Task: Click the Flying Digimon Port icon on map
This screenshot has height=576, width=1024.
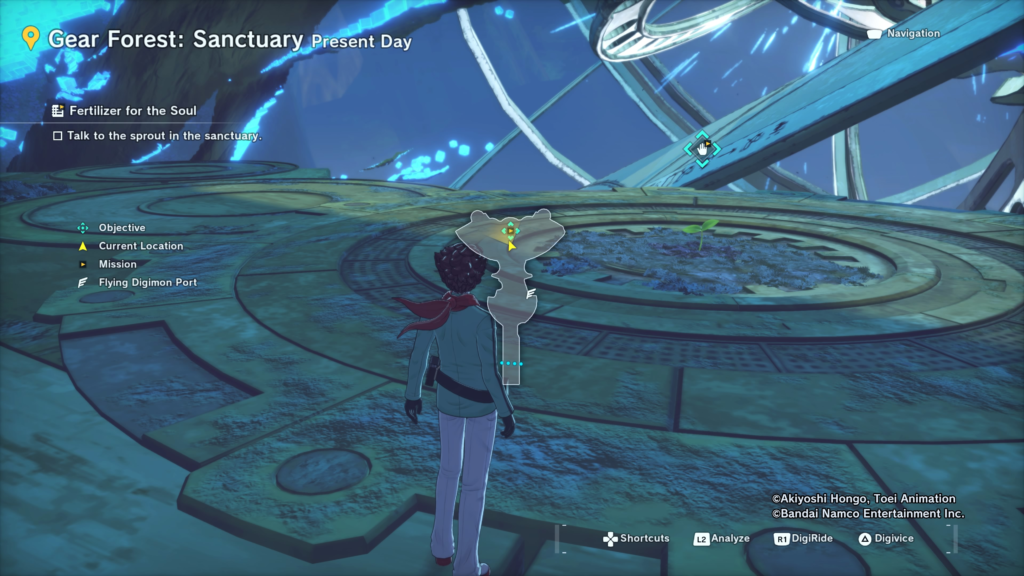Action: point(532,293)
